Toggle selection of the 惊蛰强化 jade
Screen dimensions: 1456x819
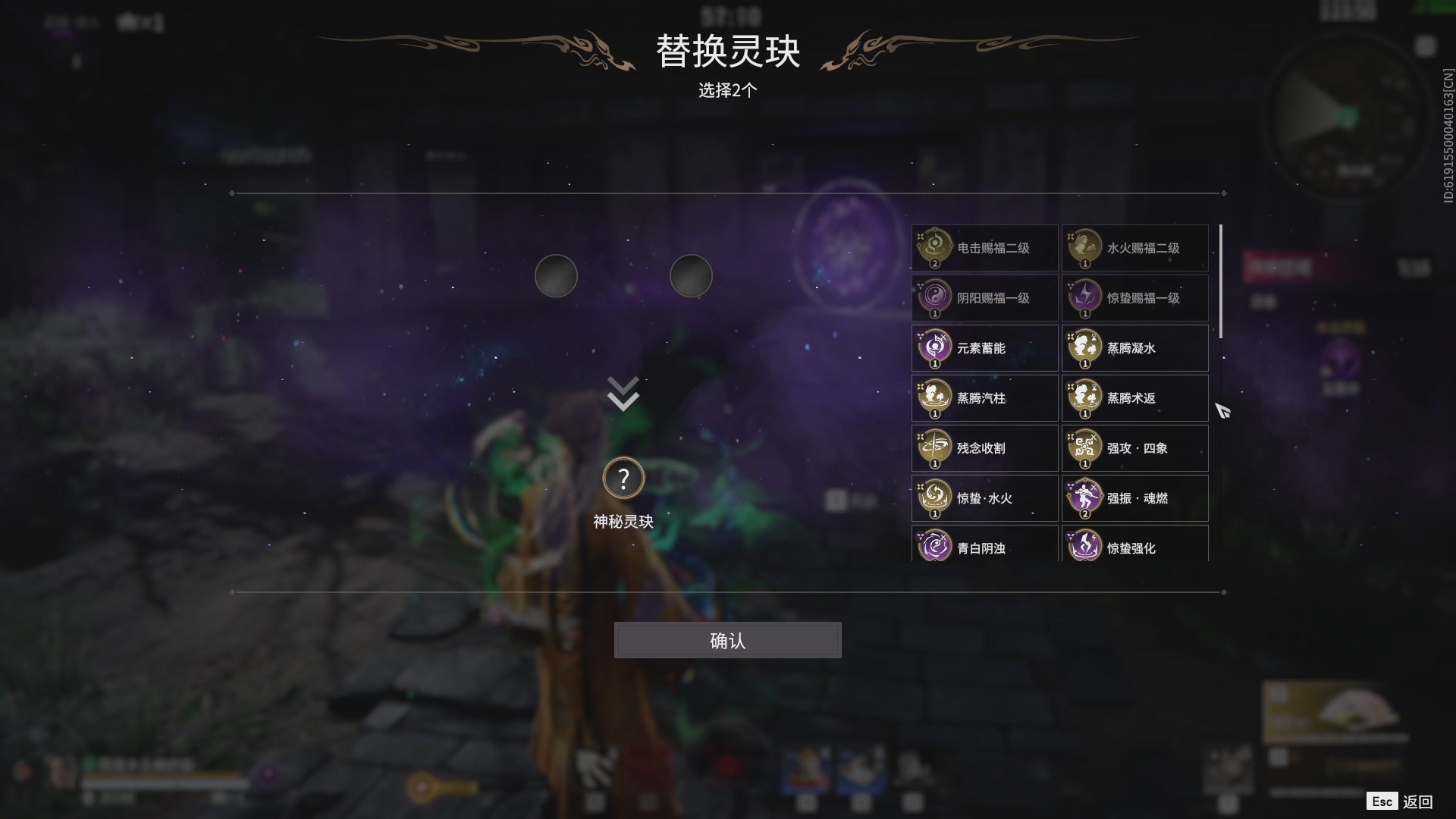pyautogui.click(x=1086, y=548)
